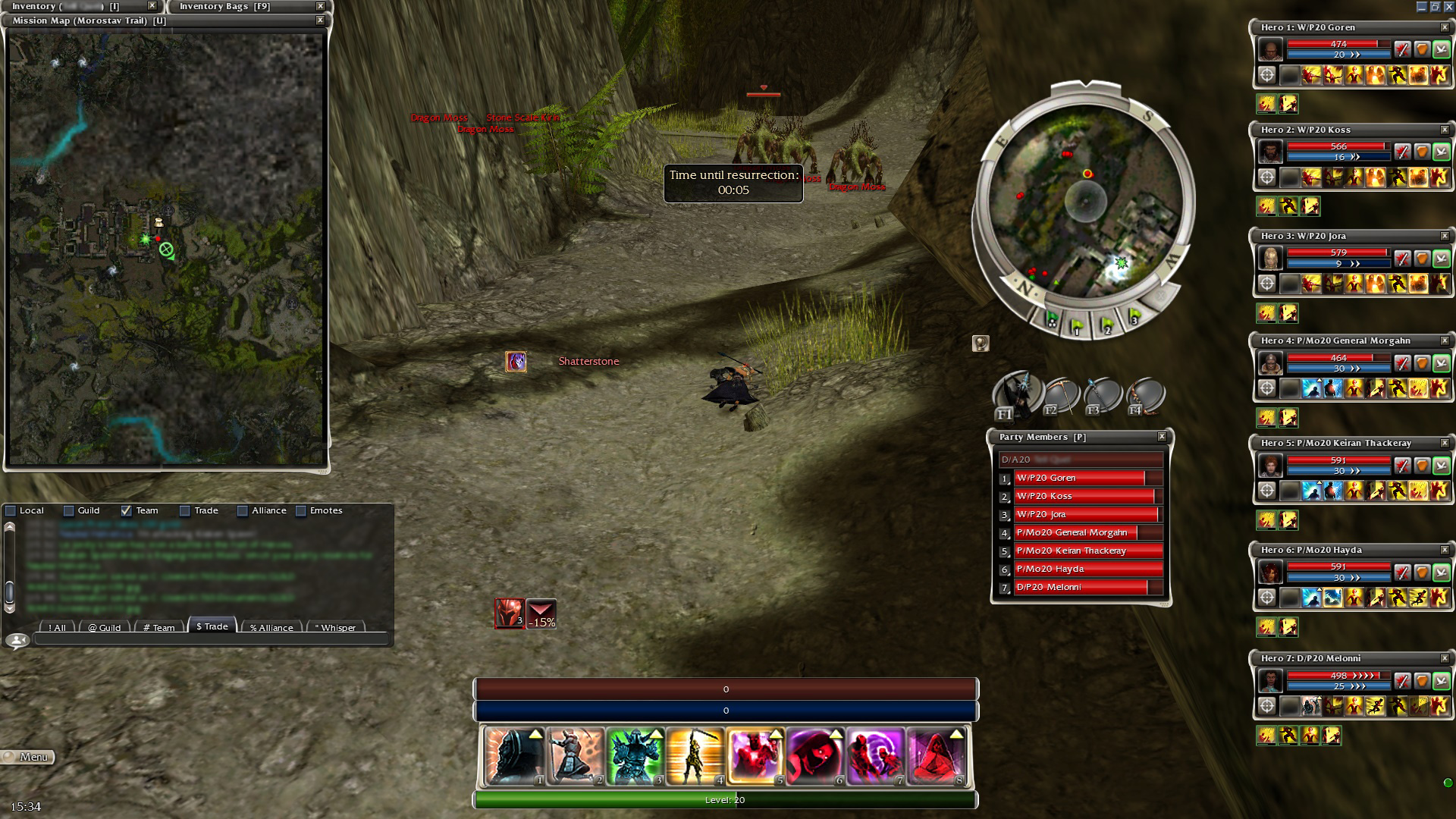Toggle the Local chat channel checkbox
The height and width of the screenshot is (819, 1456).
coord(11,511)
